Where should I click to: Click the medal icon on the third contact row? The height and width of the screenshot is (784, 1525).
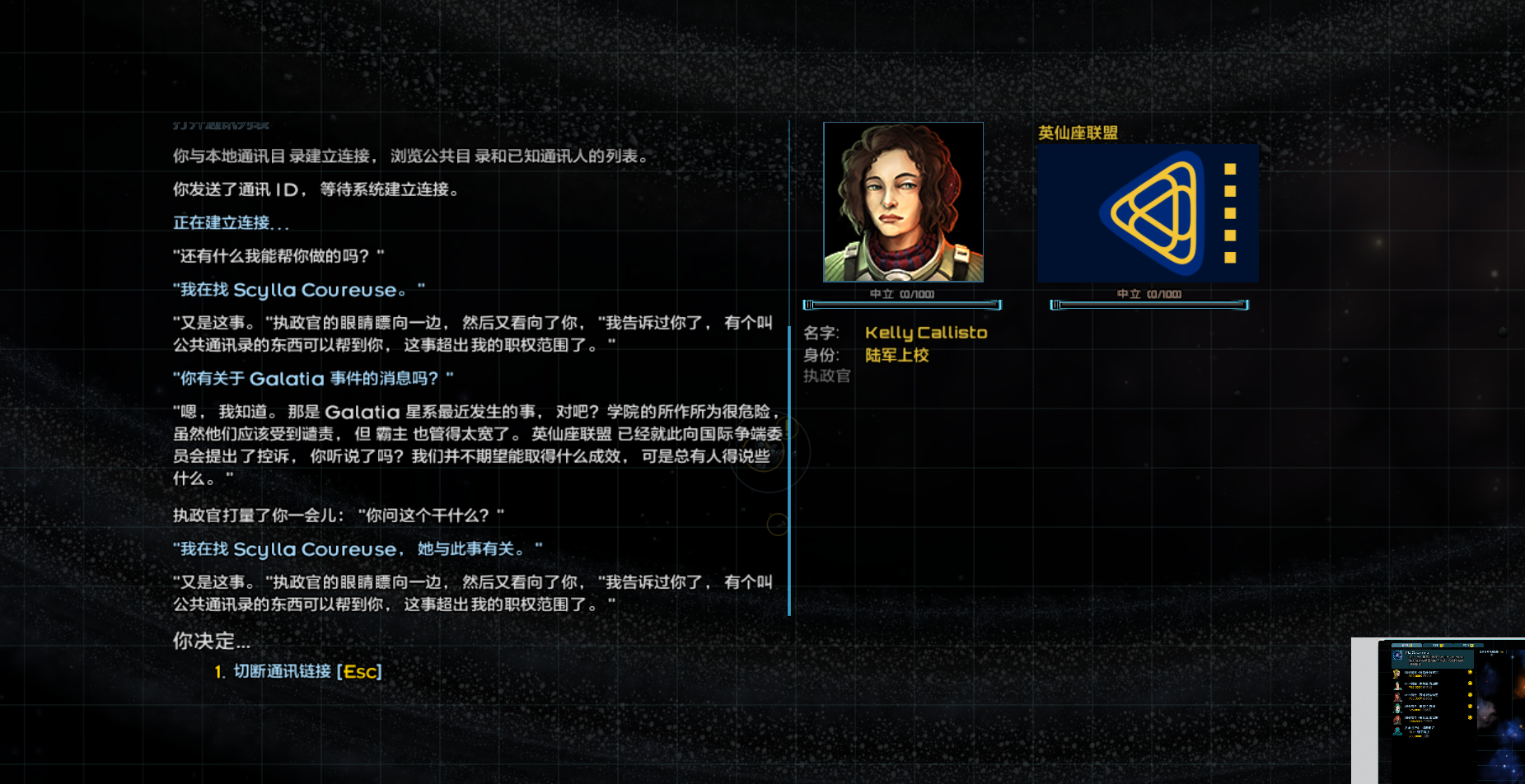[x=1470, y=695]
